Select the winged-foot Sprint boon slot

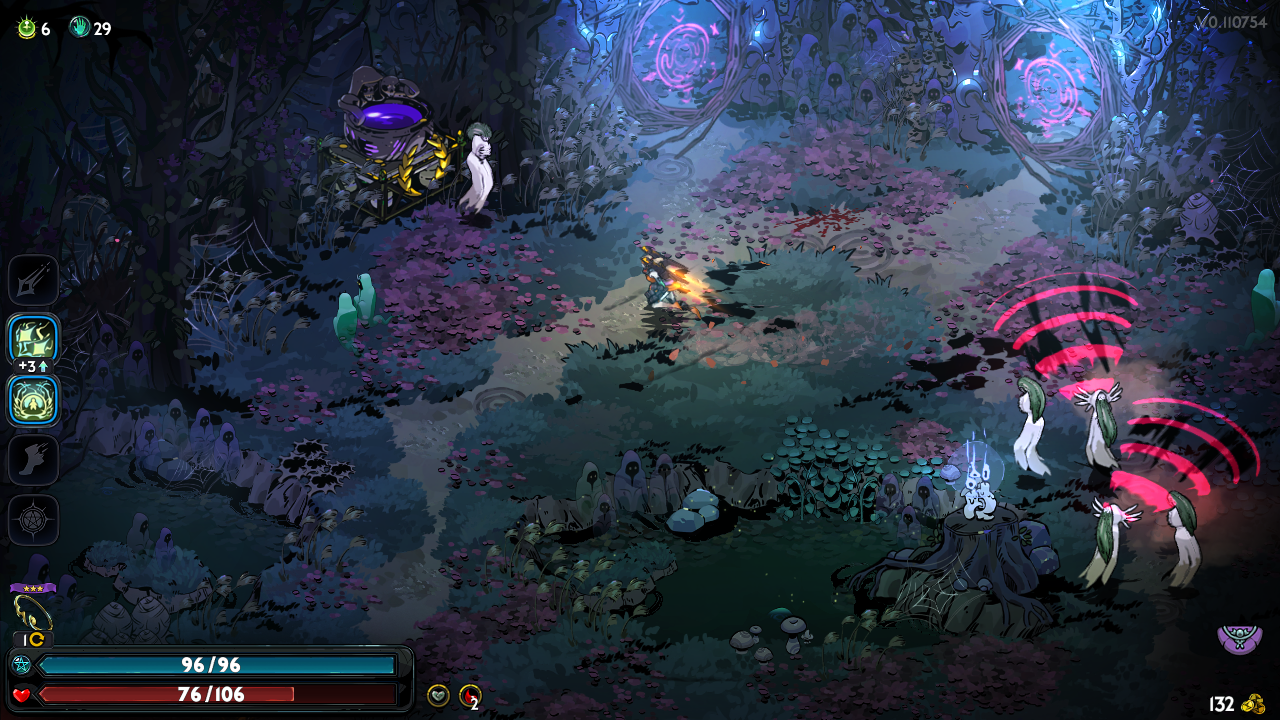tap(33, 460)
